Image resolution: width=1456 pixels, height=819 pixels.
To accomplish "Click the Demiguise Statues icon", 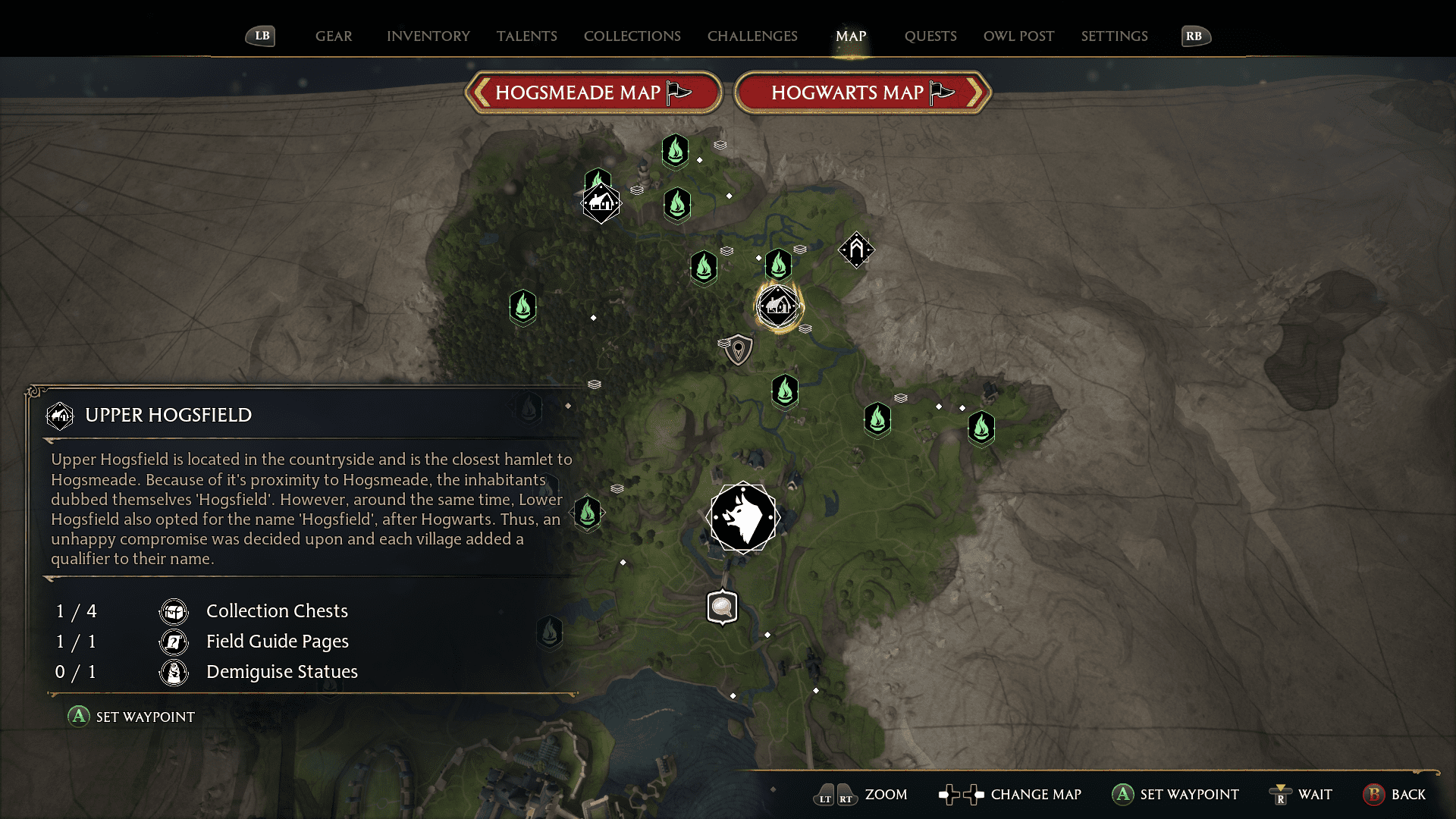I will coord(173,672).
